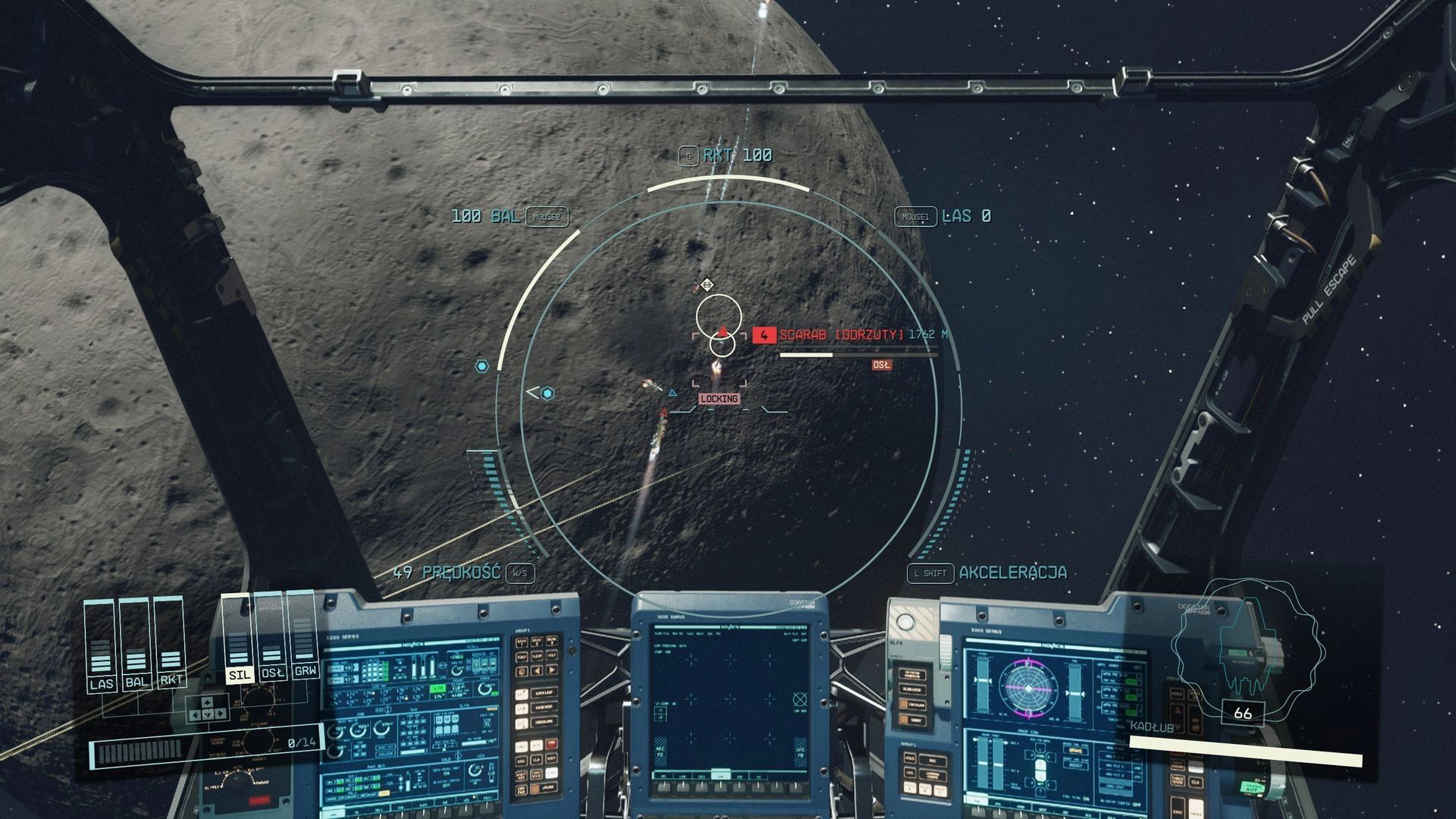Click the diamond marker above the reticle

tap(707, 285)
